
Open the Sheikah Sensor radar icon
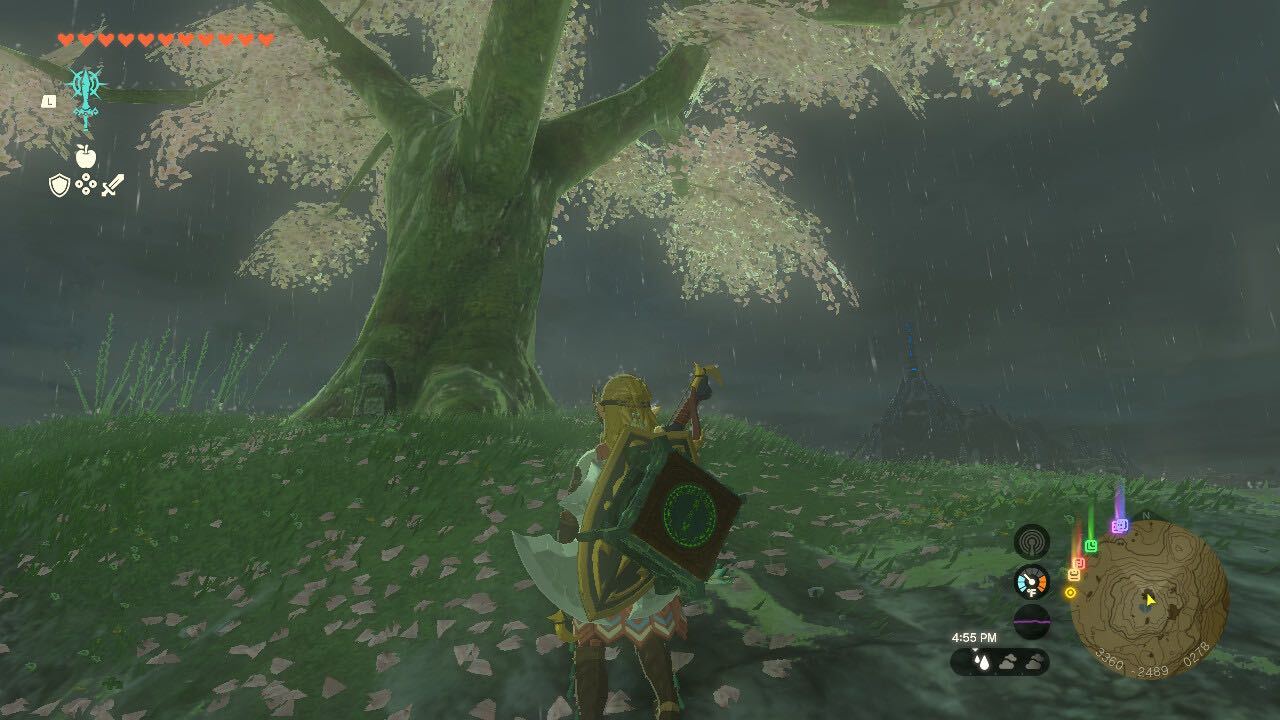coord(1033,542)
